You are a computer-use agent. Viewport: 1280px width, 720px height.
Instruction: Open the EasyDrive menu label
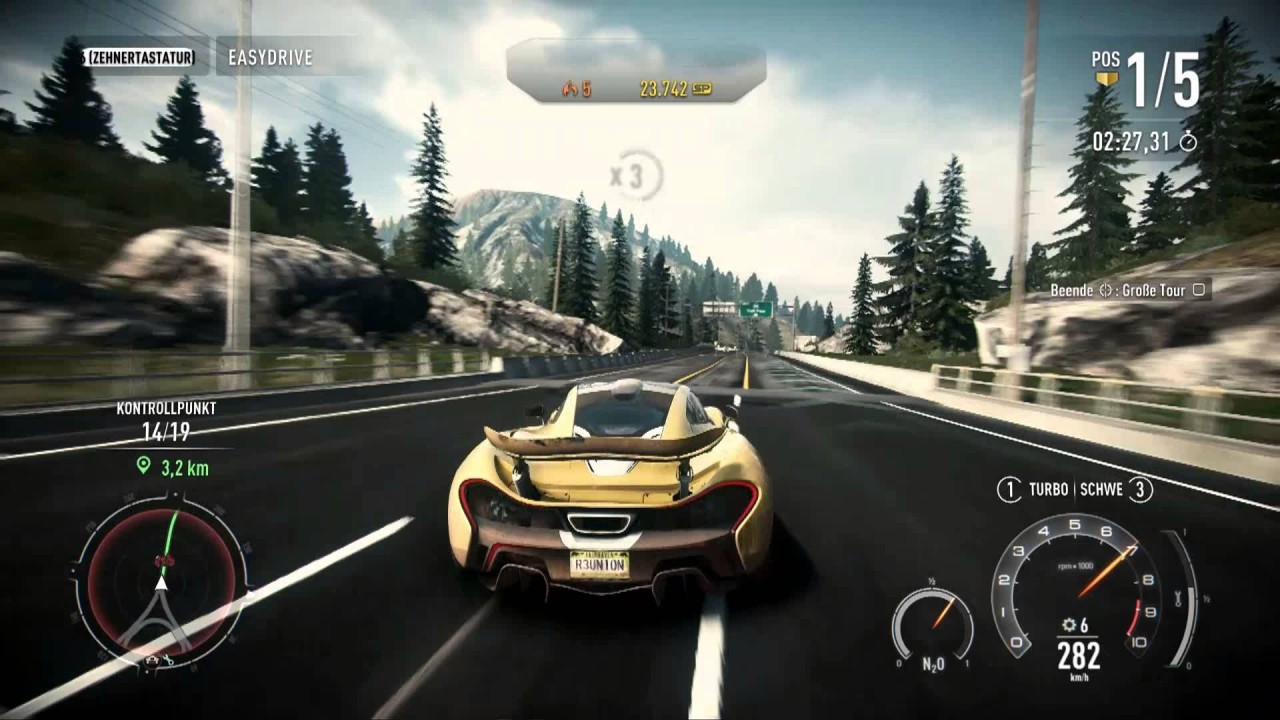(x=270, y=58)
